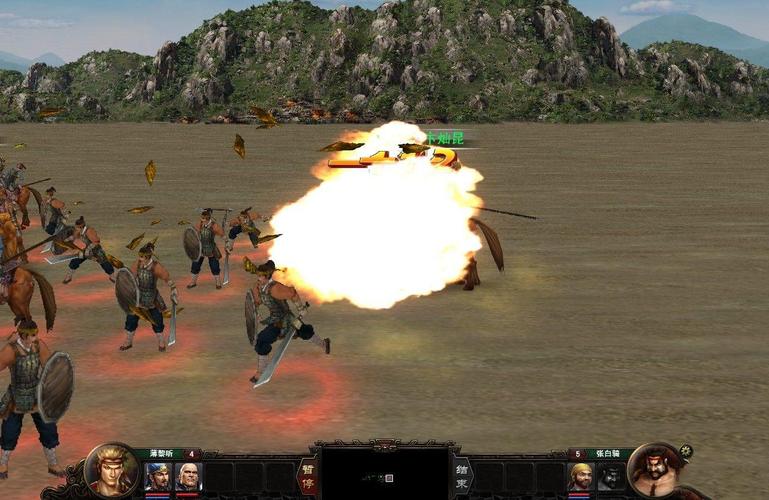The image size is (769, 500).
Task: Select the blond headband commander portrait
Action: pyautogui.click(x=111, y=469)
